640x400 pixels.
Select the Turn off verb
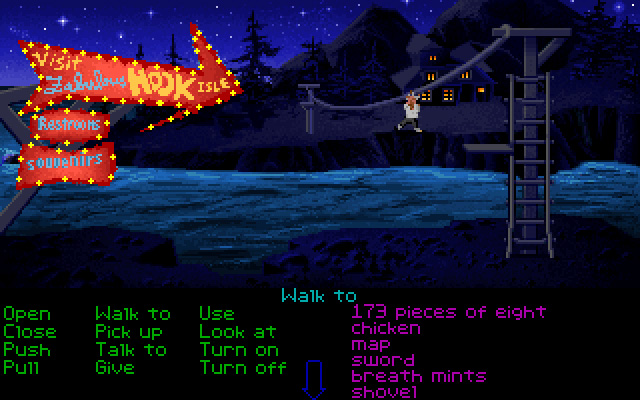pyautogui.click(x=243, y=367)
